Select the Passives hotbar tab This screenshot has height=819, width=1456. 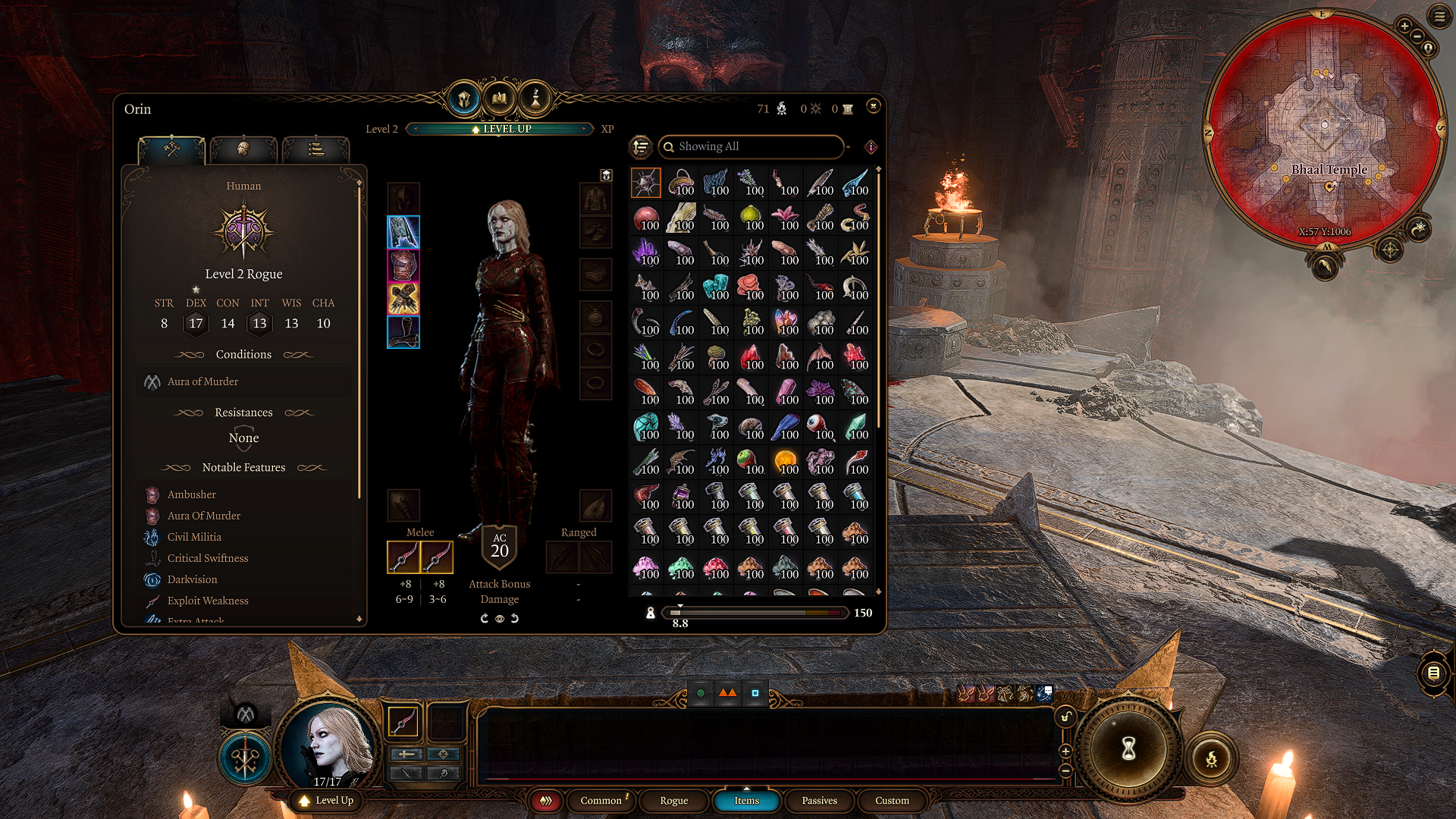point(819,801)
